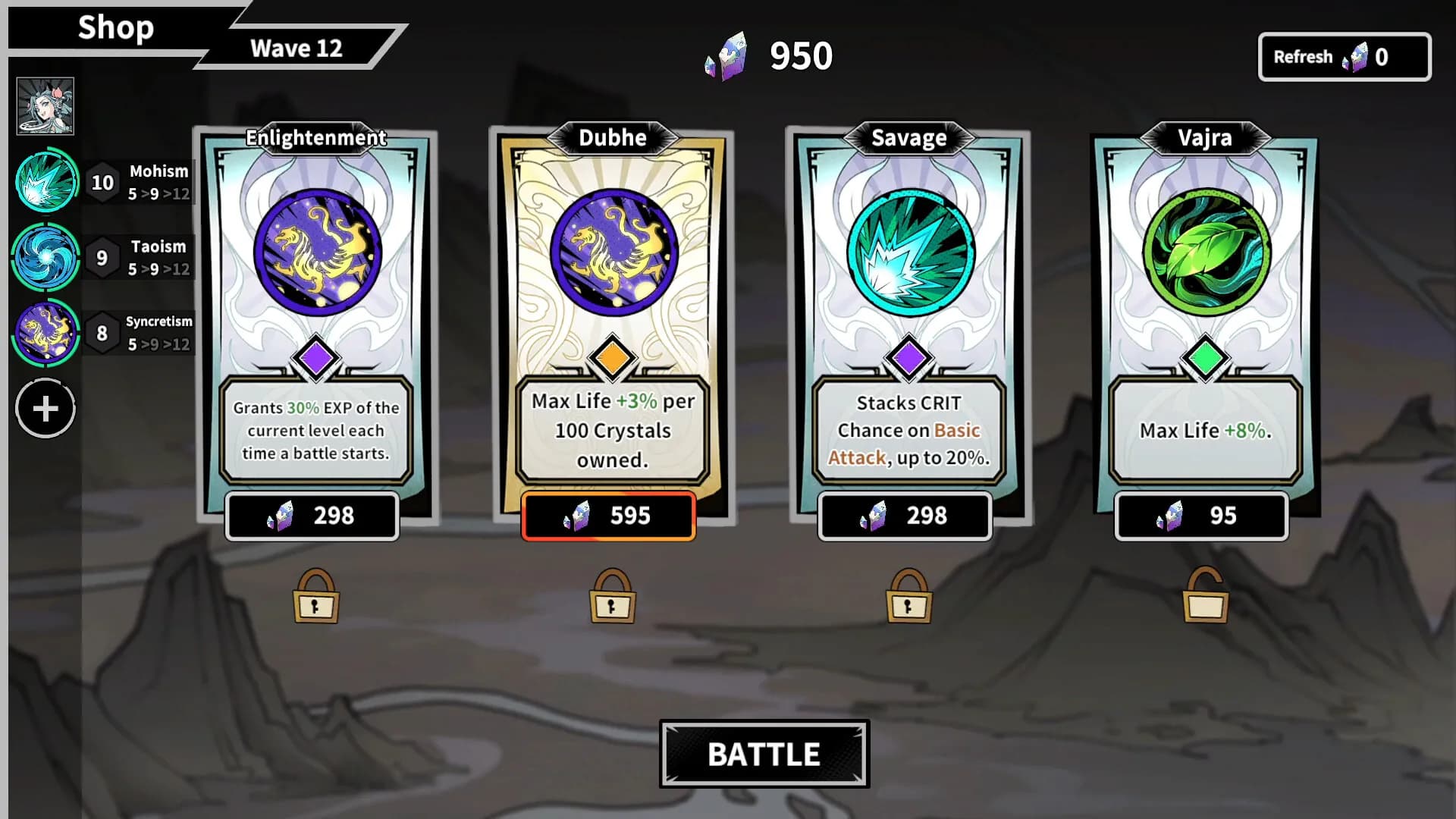Buy the Dubhe card for 595 crystals

pos(609,516)
